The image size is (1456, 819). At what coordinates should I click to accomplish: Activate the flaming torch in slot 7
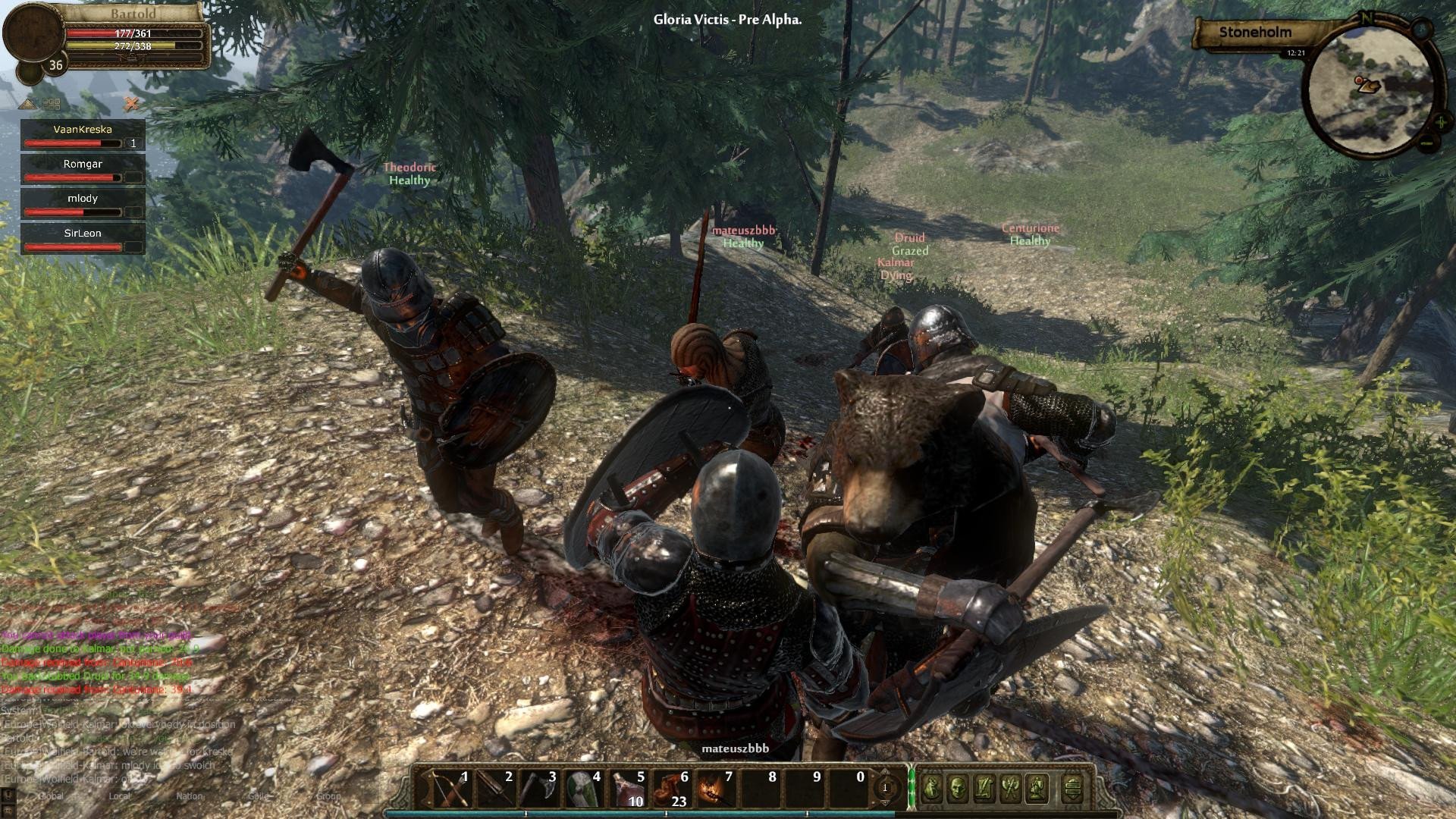click(715, 789)
